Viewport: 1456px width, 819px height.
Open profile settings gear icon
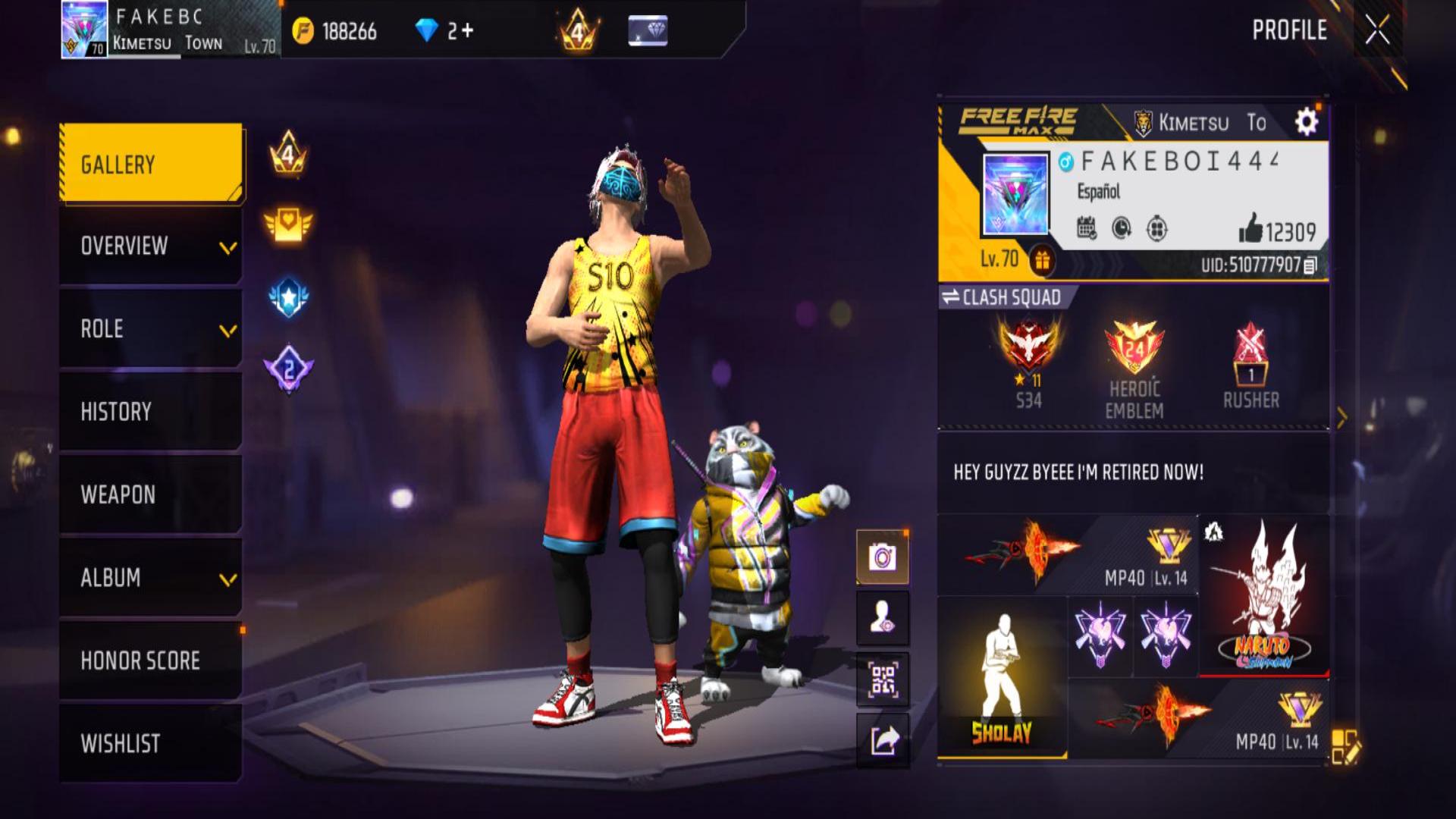point(1306,122)
